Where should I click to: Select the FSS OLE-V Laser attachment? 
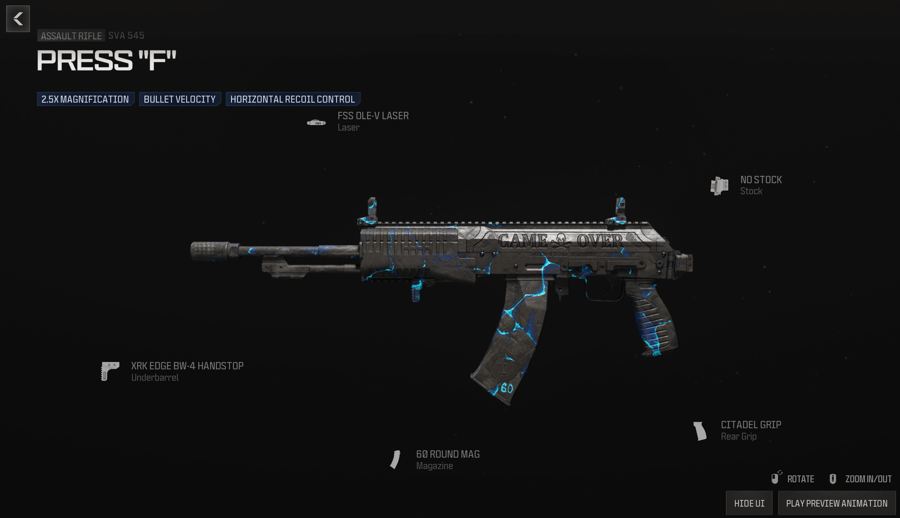[371, 121]
